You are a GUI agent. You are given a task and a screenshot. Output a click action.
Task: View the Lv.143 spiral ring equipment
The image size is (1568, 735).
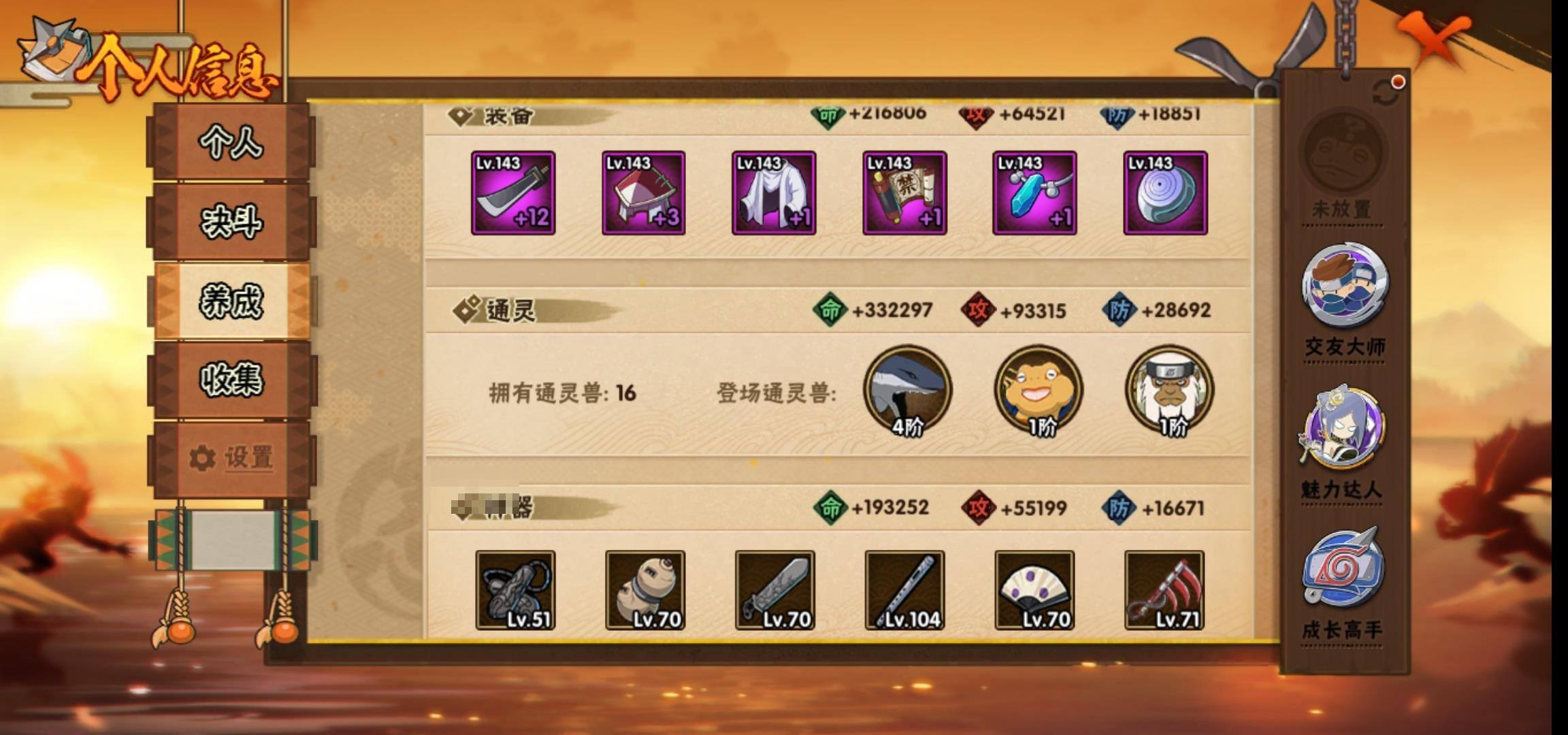click(x=1164, y=193)
